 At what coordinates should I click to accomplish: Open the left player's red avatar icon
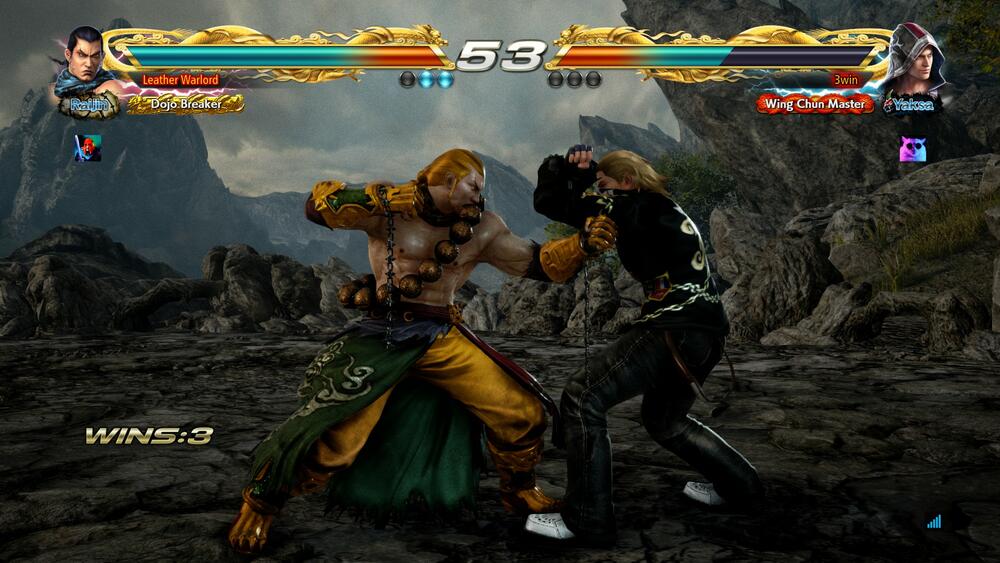pyautogui.click(x=88, y=148)
